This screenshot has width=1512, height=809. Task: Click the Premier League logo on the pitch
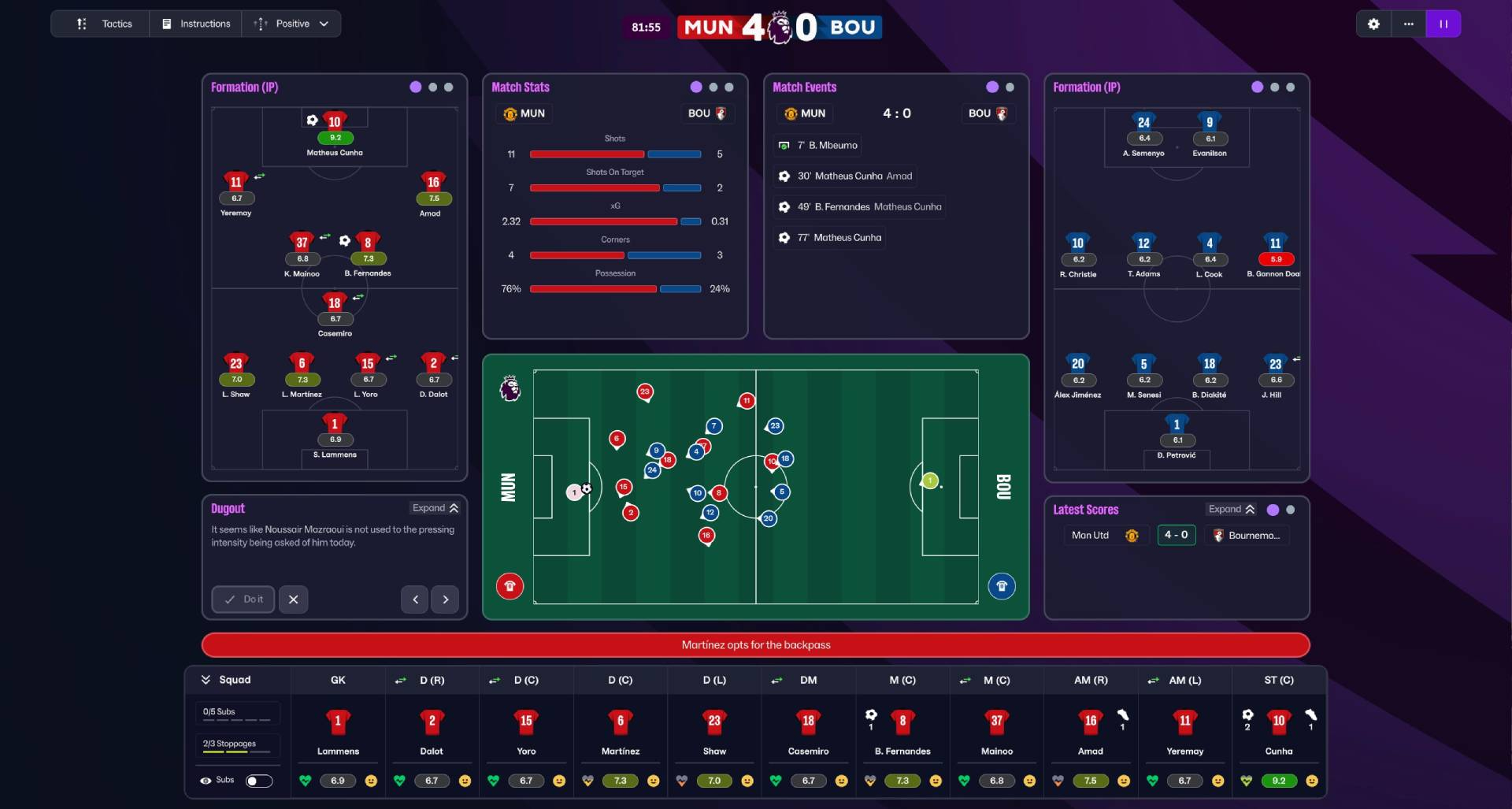tap(509, 389)
